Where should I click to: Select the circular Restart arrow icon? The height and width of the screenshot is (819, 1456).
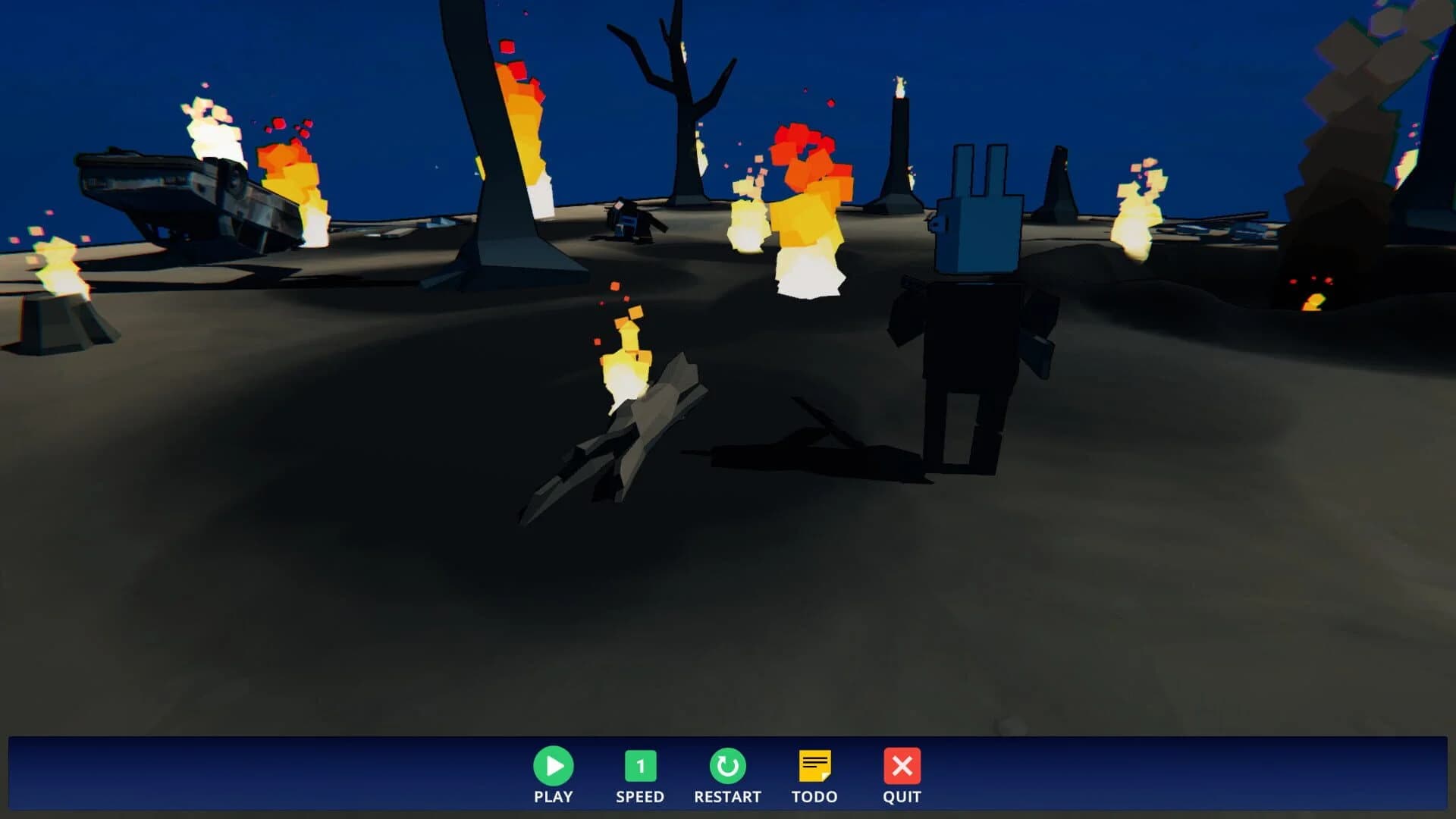[728, 767]
